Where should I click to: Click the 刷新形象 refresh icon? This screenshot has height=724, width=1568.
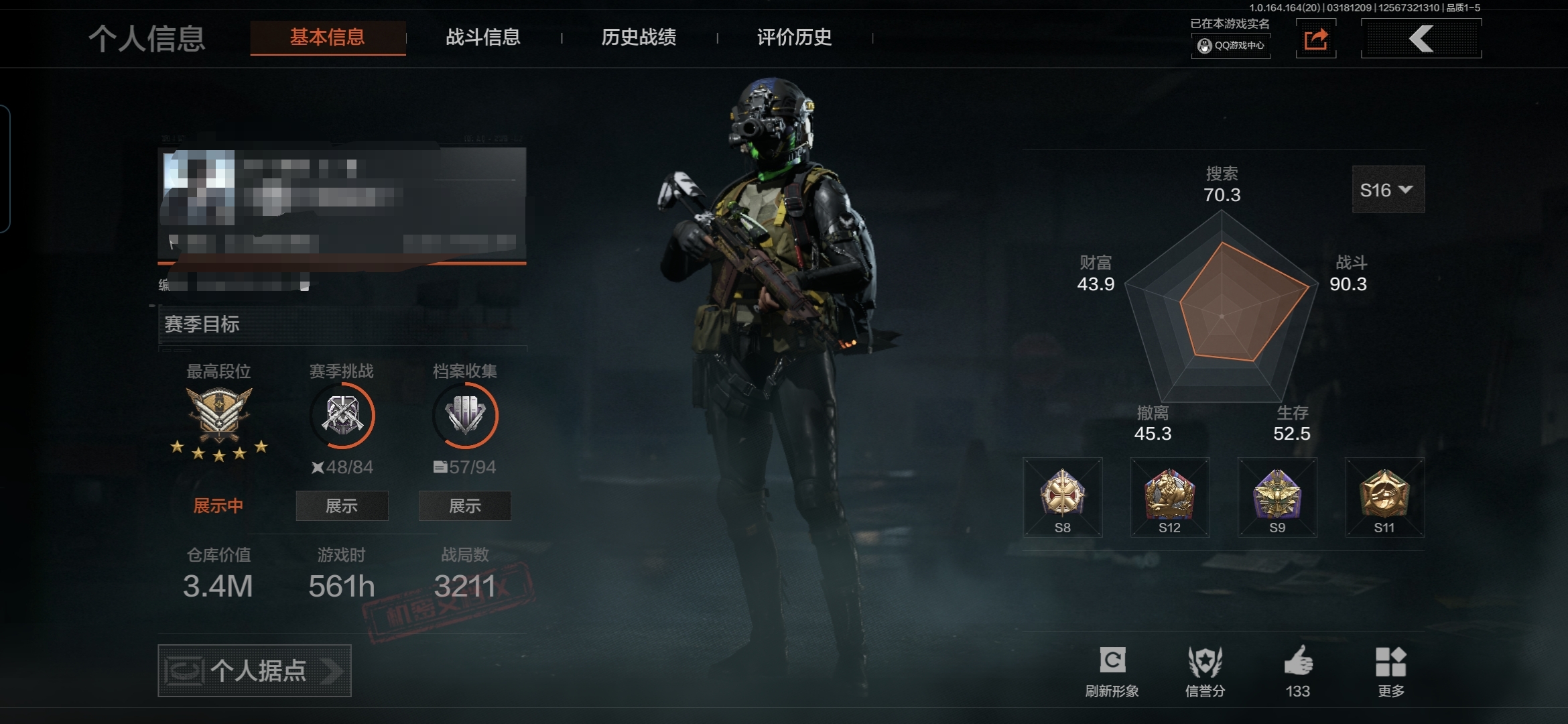(1112, 661)
